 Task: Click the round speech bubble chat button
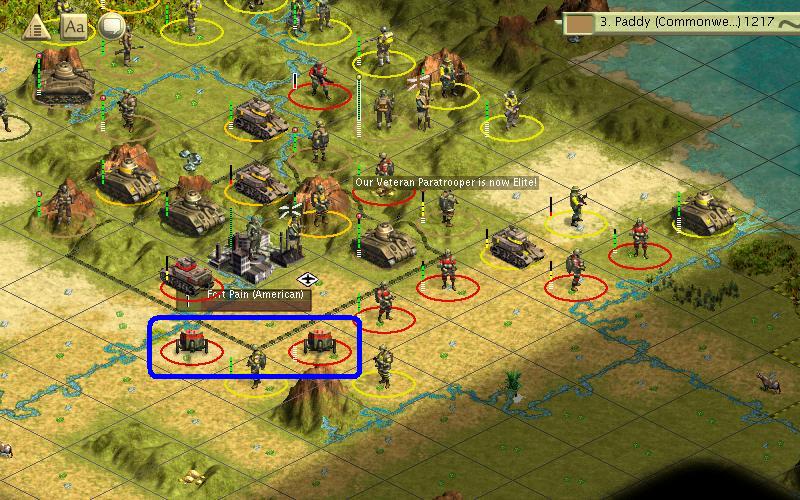point(111,27)
